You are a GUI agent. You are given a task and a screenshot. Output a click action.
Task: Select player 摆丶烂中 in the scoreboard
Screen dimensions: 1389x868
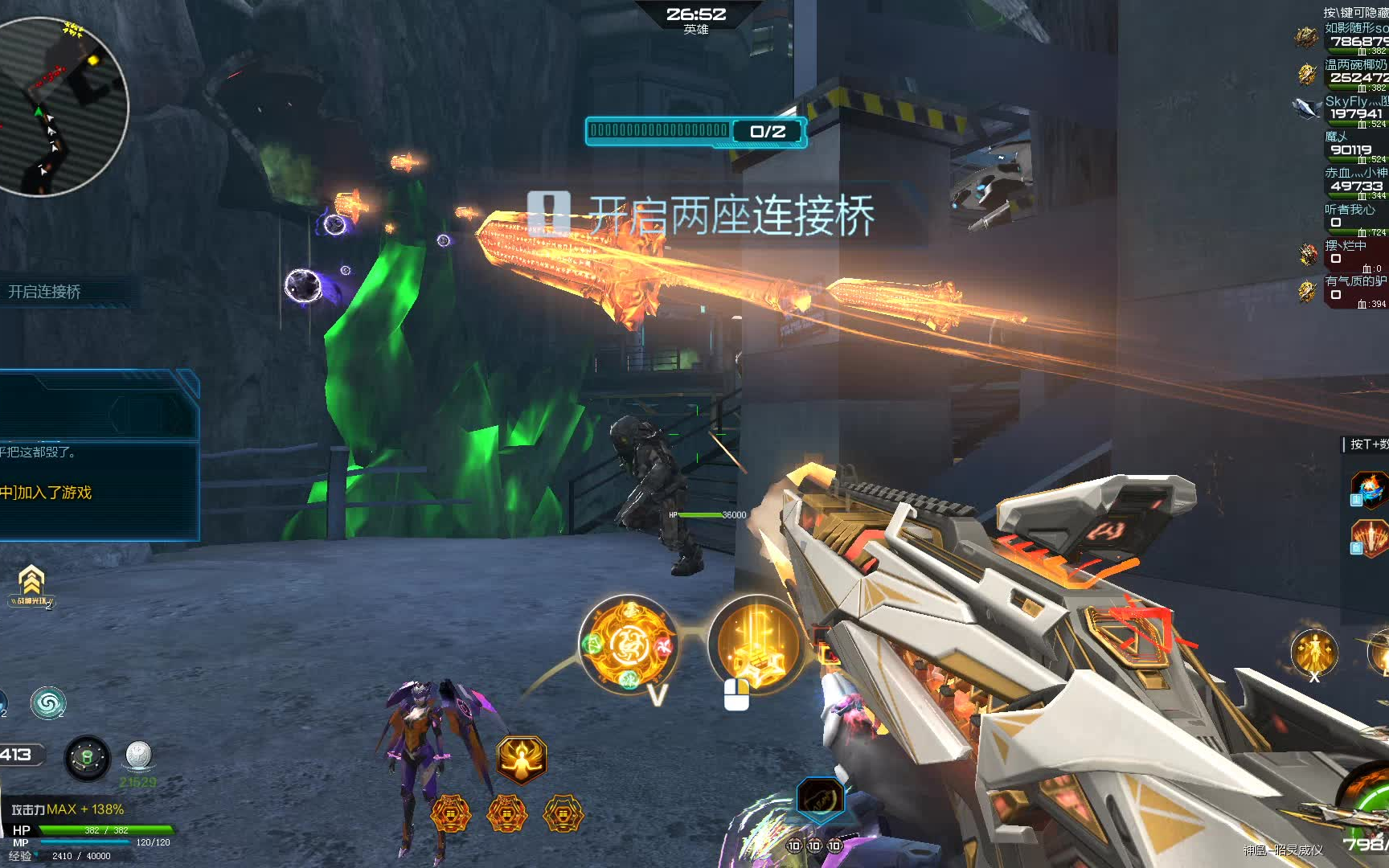pyautogui.click(x=1354, y=252)
